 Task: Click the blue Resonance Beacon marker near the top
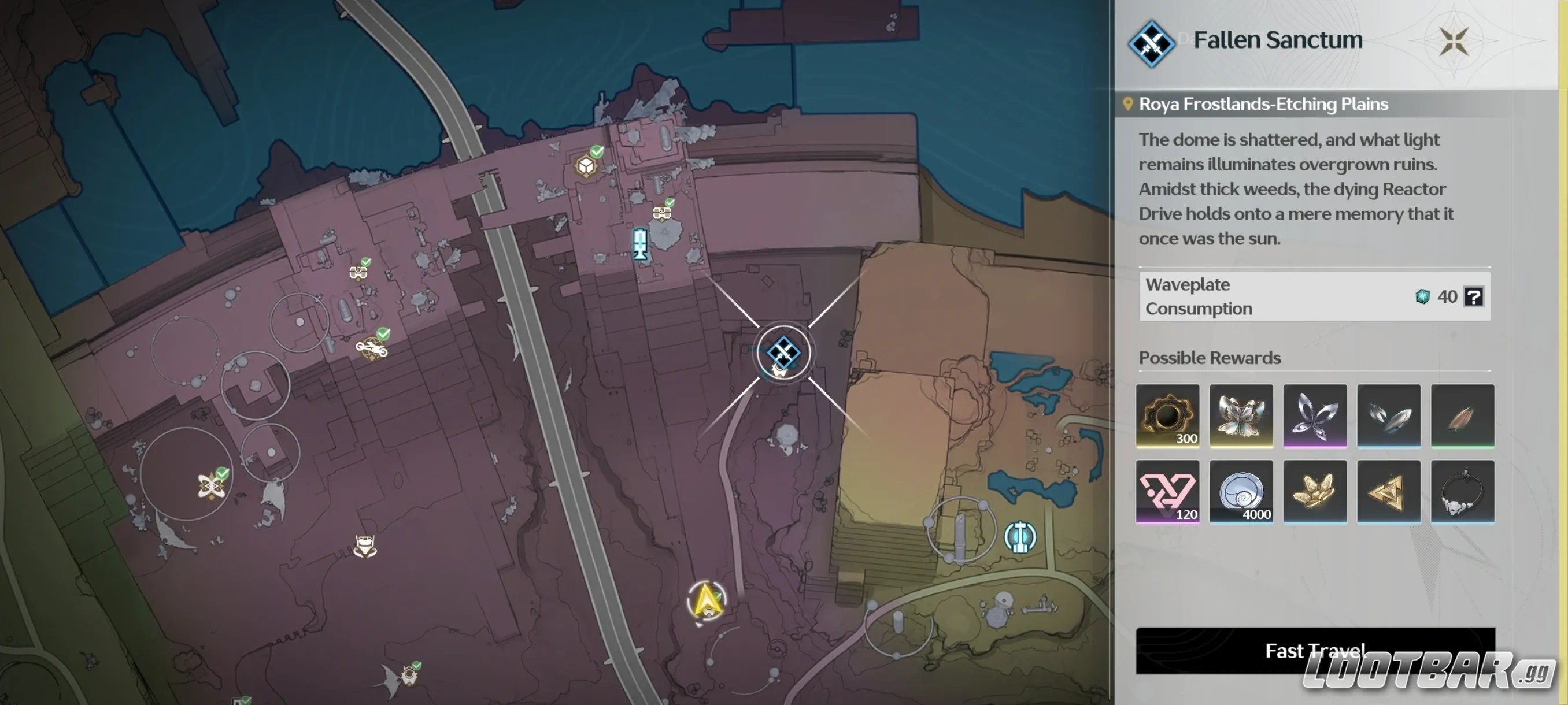click(x=639, y=243)
